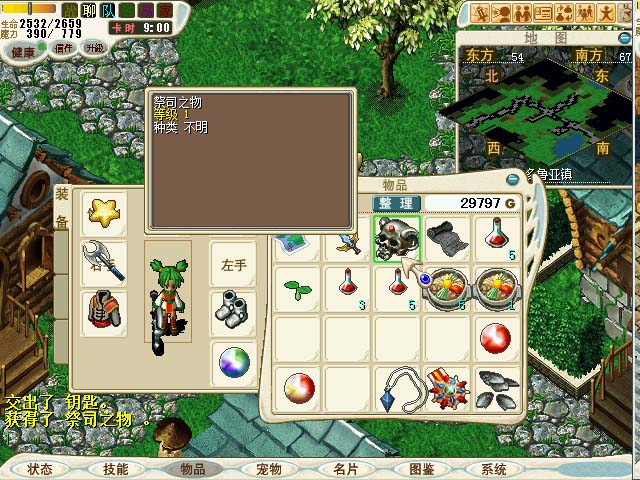This screenshot has height=480, width=640.
Task: Minimize the 物品 inventory panel
Action: [x=513, y=179]
